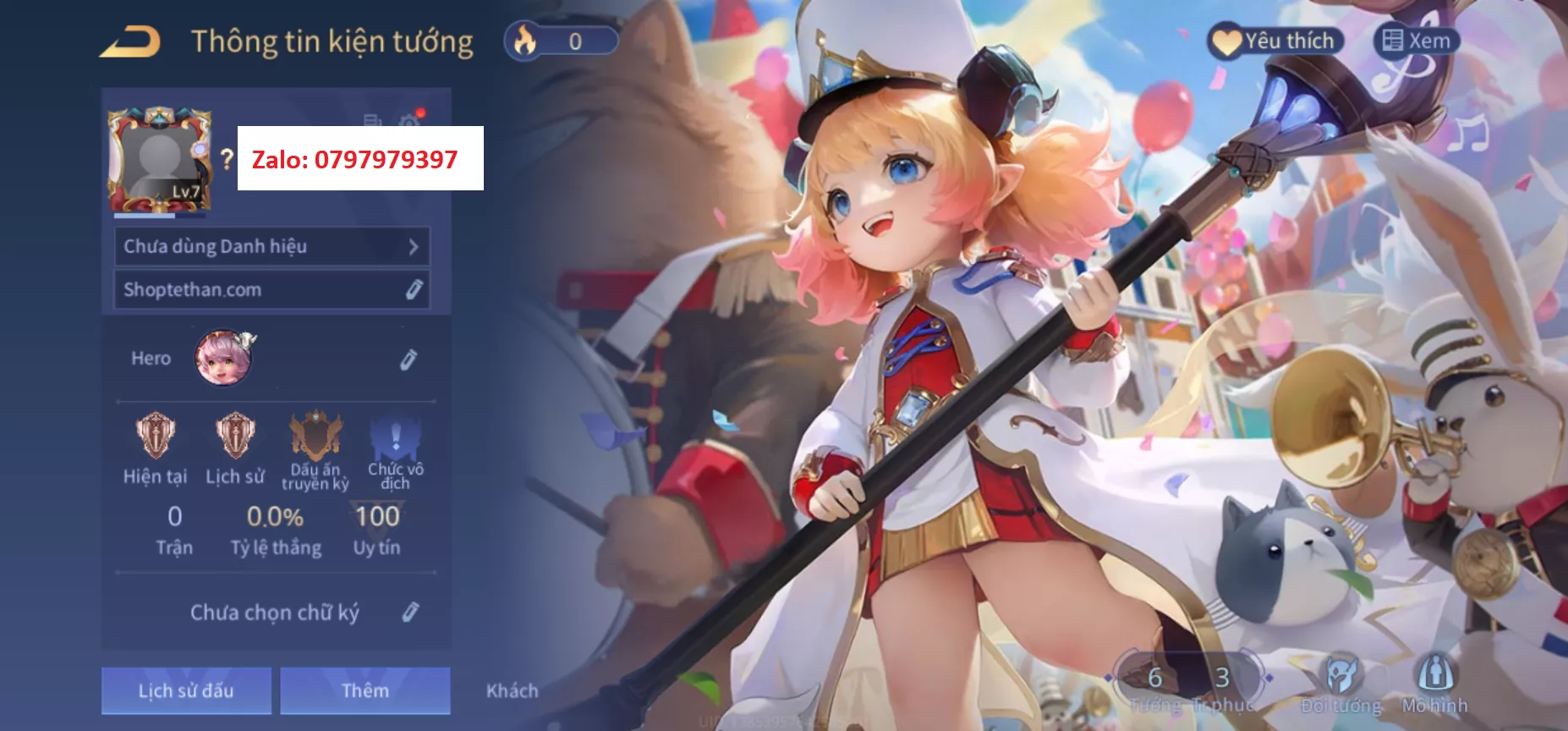Edit the Shoptethan.com player name

[413, 290]
